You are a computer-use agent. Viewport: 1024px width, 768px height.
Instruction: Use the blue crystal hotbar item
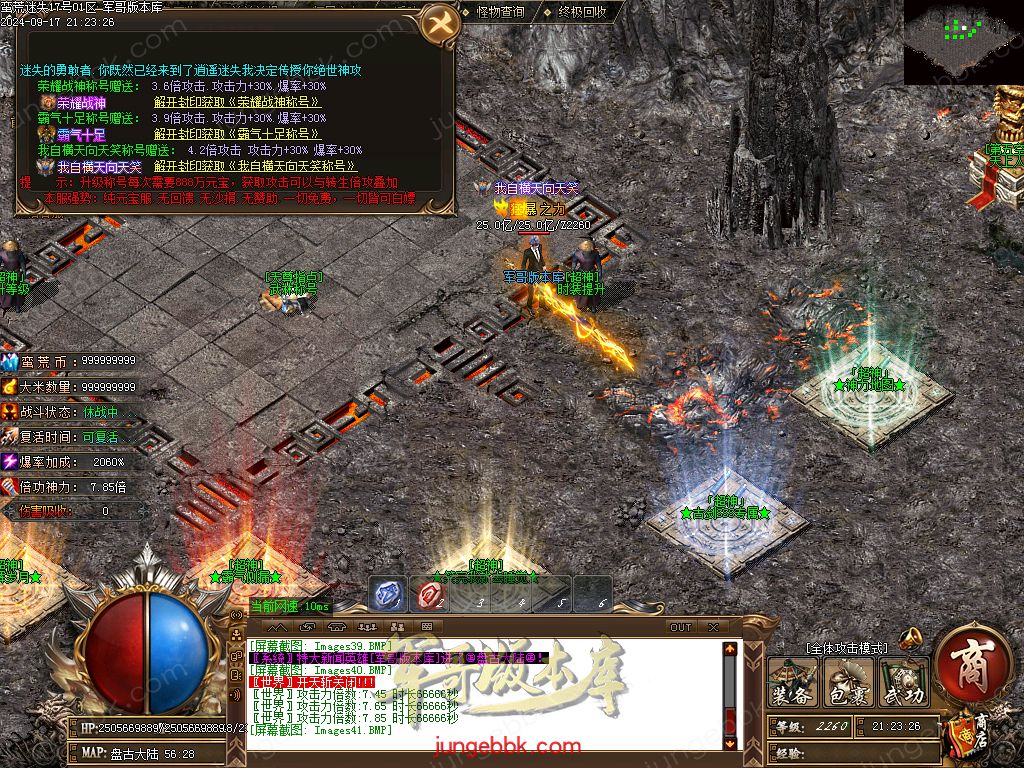coord(389,595)
